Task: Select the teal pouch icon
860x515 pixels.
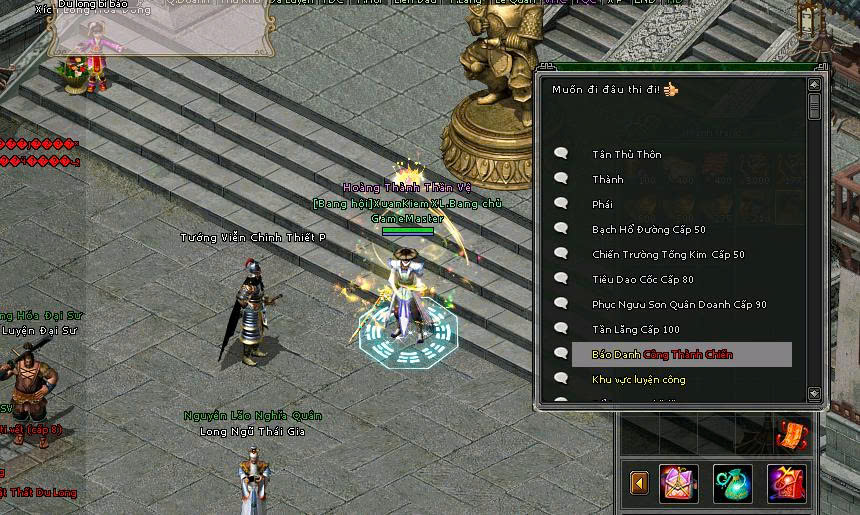Action: point(732,483)
